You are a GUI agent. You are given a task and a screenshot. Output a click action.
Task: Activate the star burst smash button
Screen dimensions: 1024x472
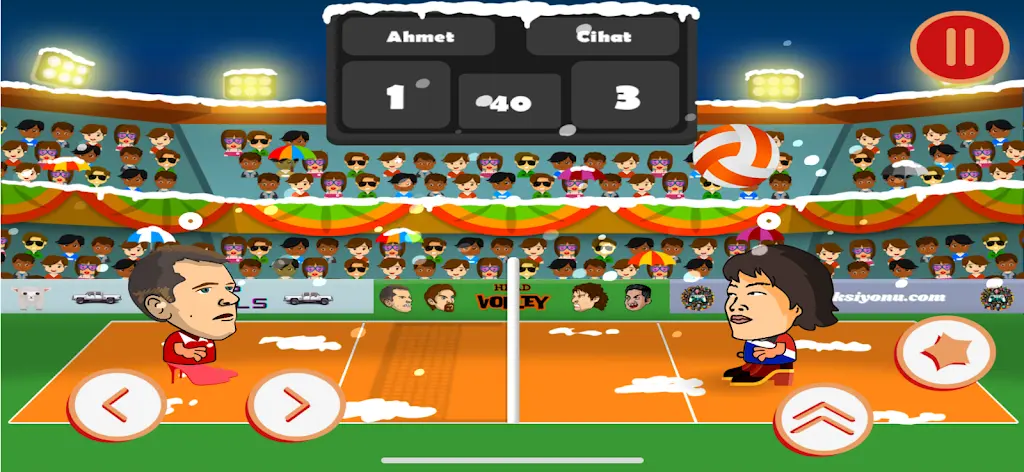pos(944,353)
